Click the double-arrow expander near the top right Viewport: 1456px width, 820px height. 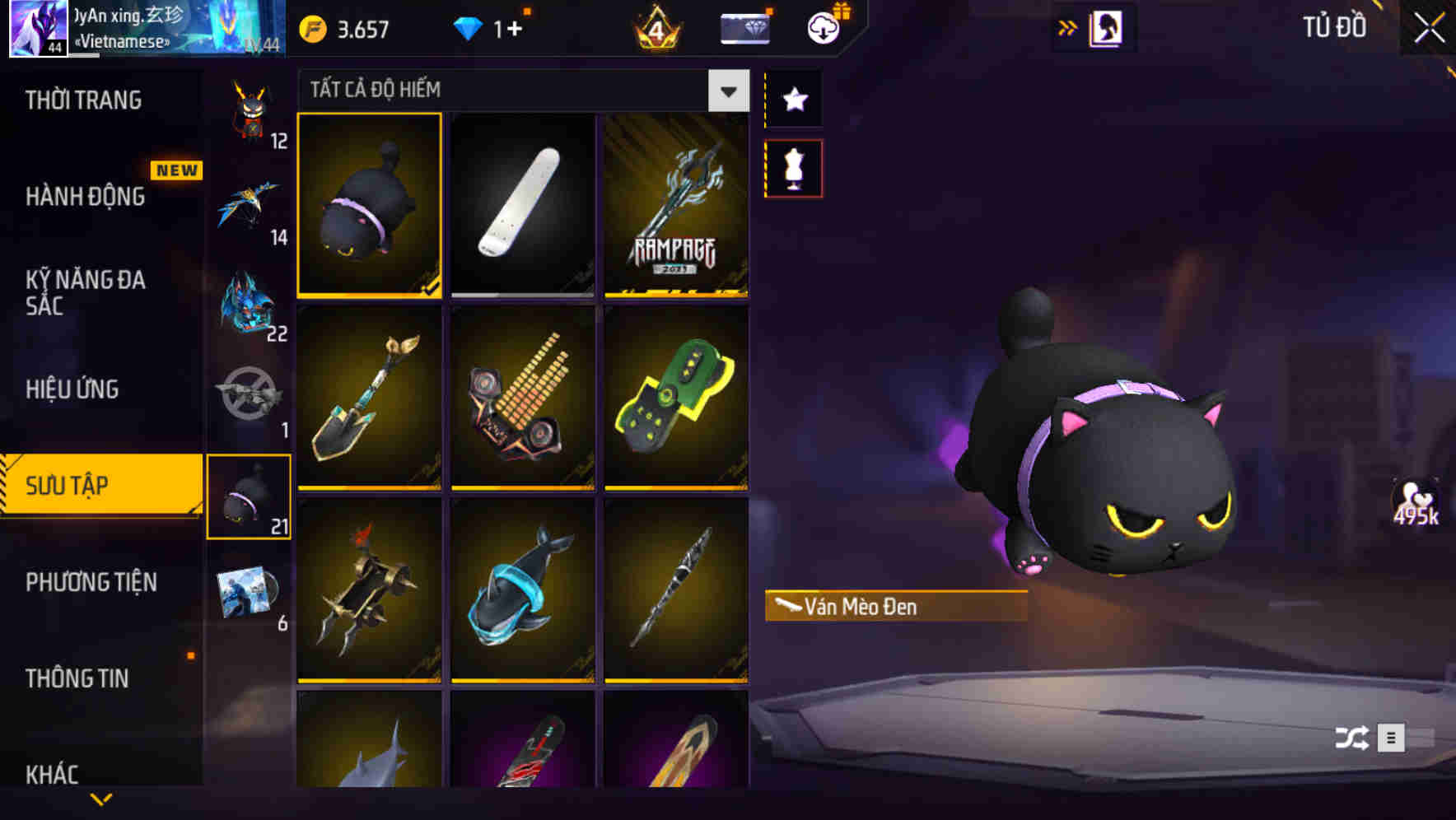[x=1068, y=26]
